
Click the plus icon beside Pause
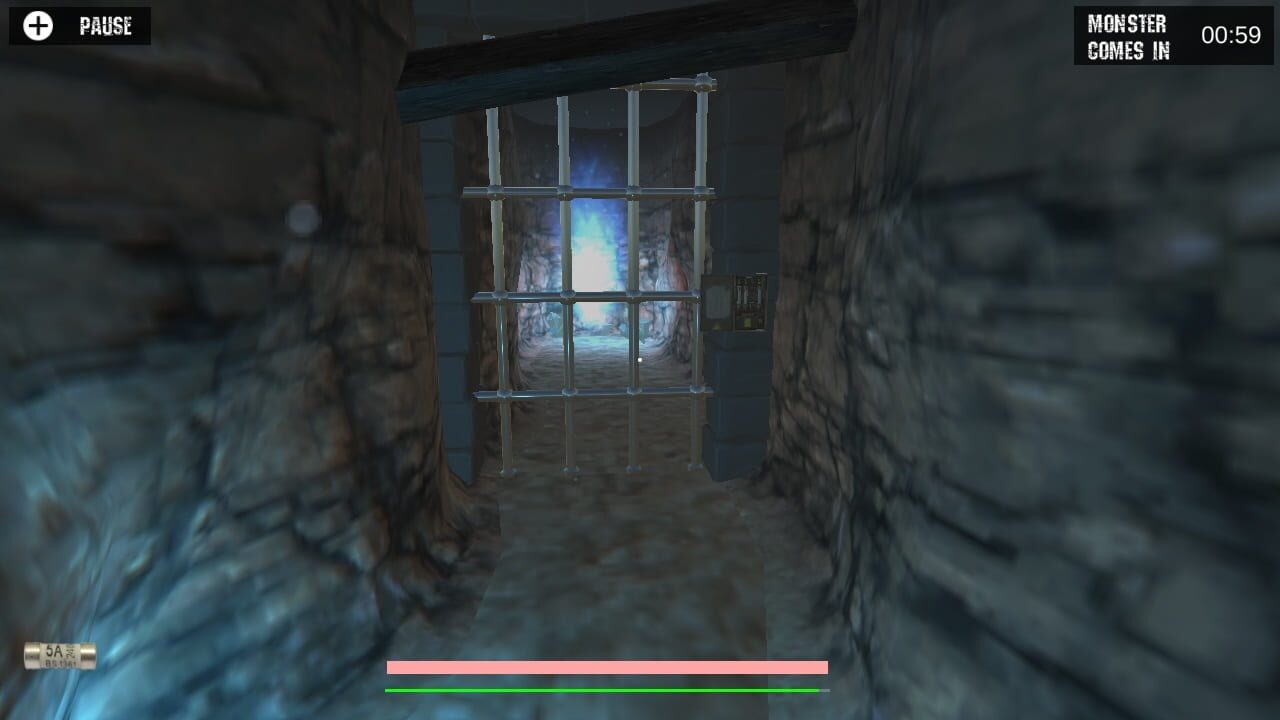click(x=37, y=24)
